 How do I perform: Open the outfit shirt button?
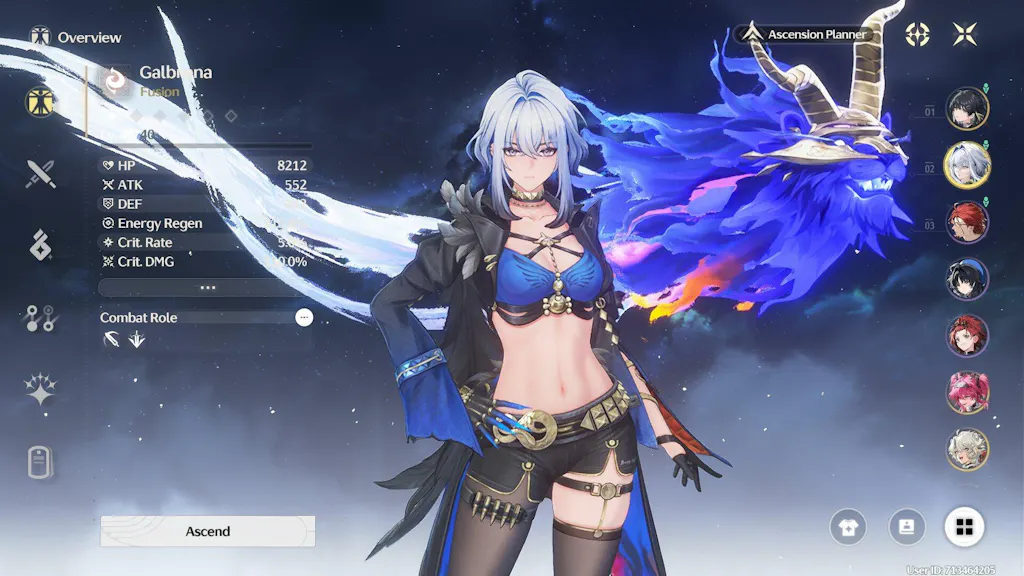(848, 526)
